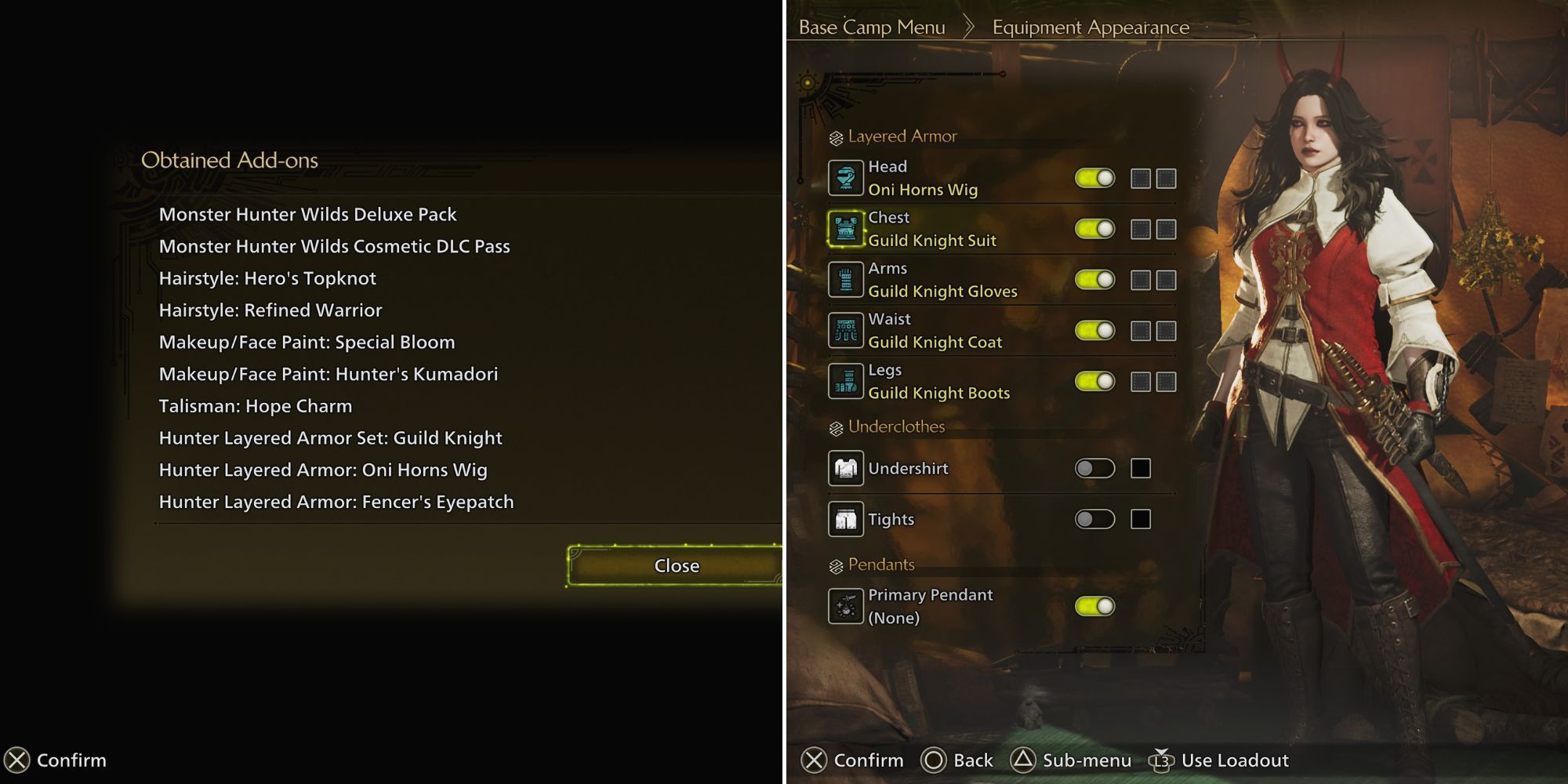Viewport: 1568px width, 784px height.
Task: Open the Base Camp Menu breadcrumb
Action: coord(870,27)
